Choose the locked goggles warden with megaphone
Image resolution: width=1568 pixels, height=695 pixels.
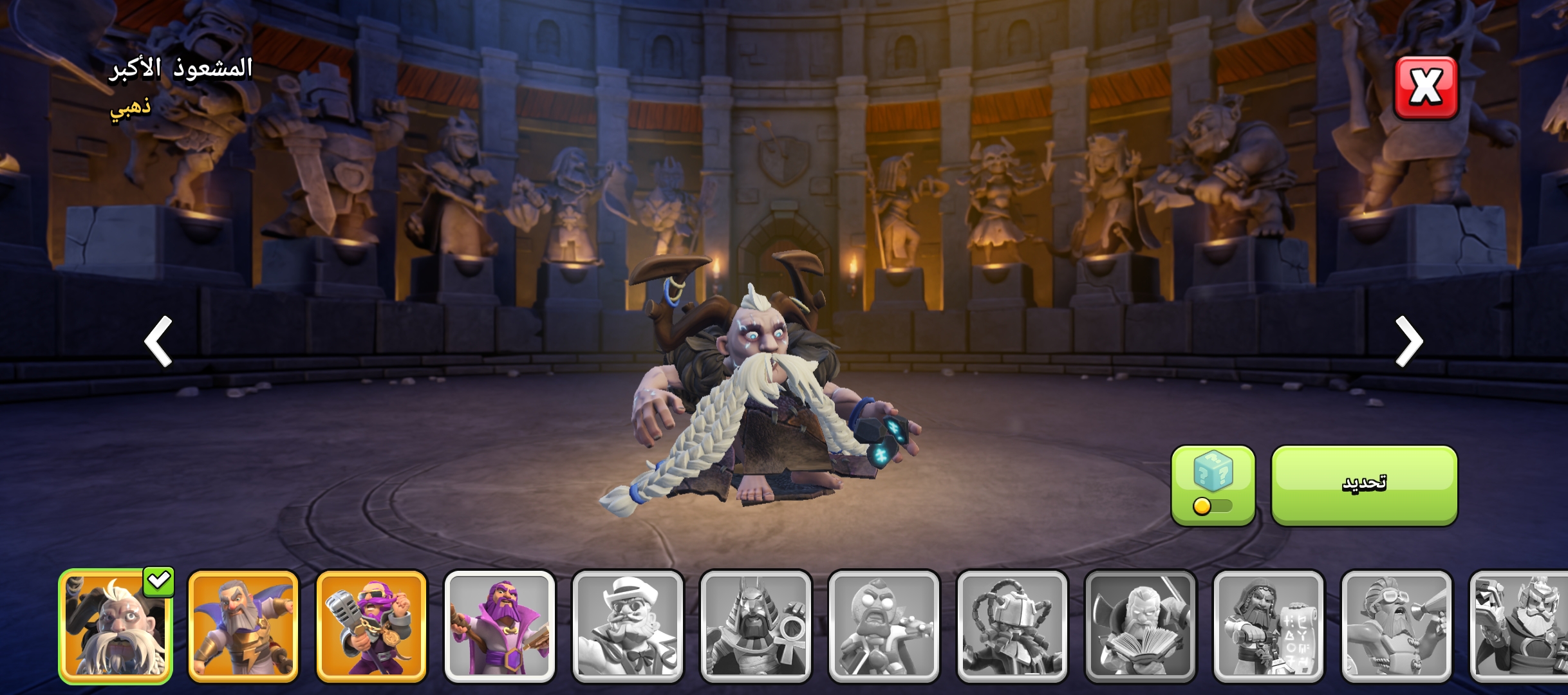pos(1396,626)
